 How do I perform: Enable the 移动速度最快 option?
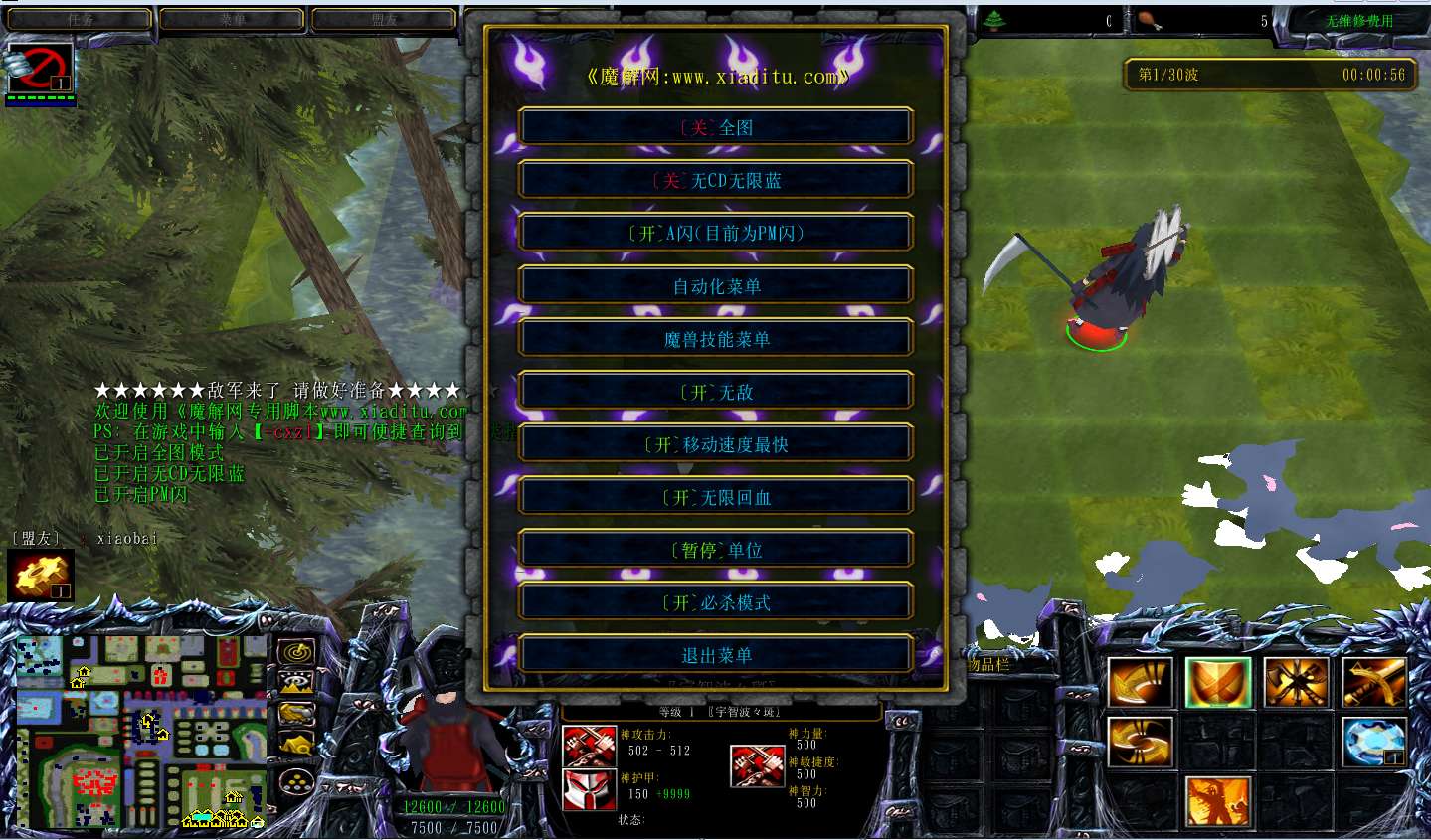(x=715, y=444)
